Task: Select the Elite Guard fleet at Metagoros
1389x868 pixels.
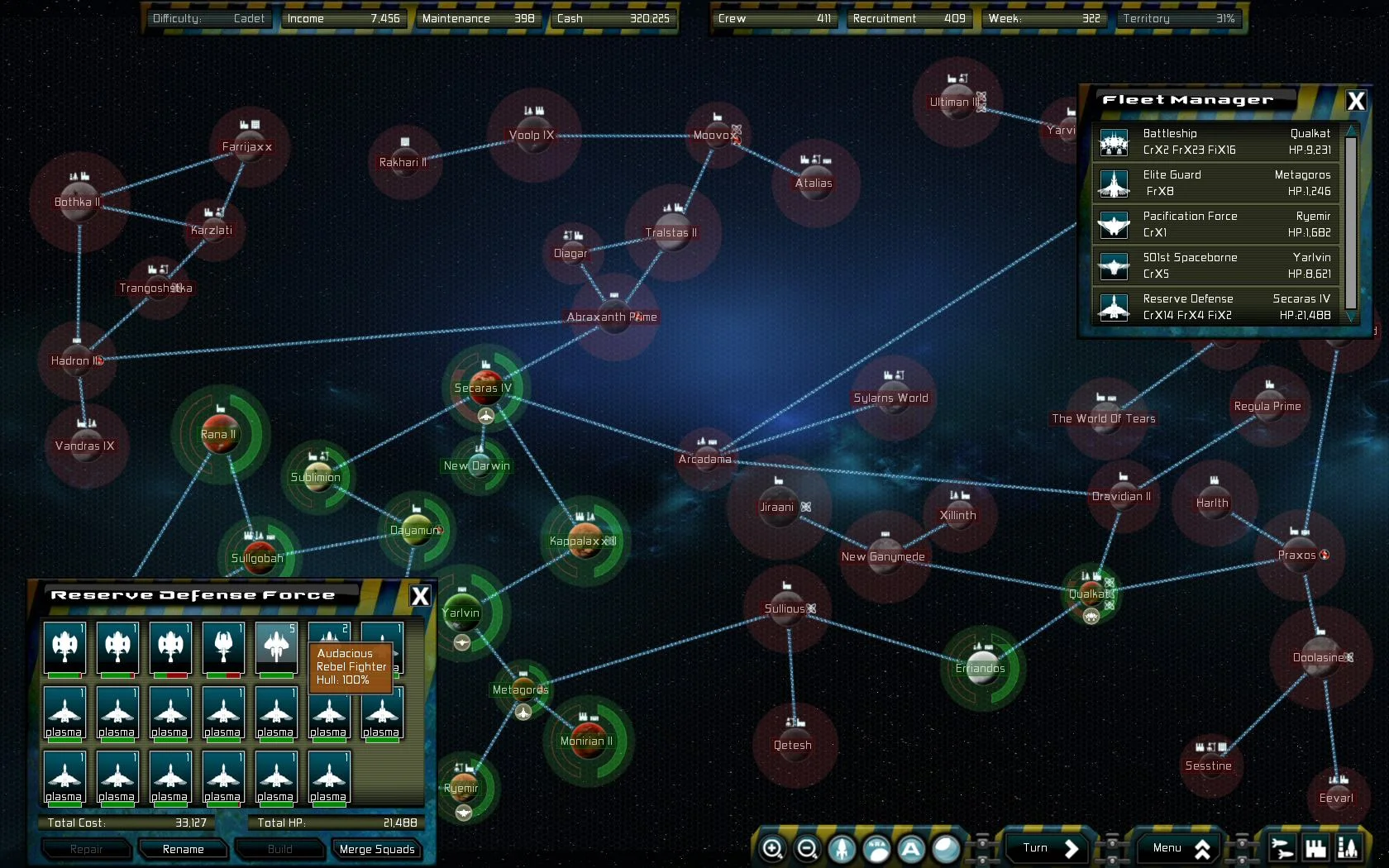Action: [1215, 183]
